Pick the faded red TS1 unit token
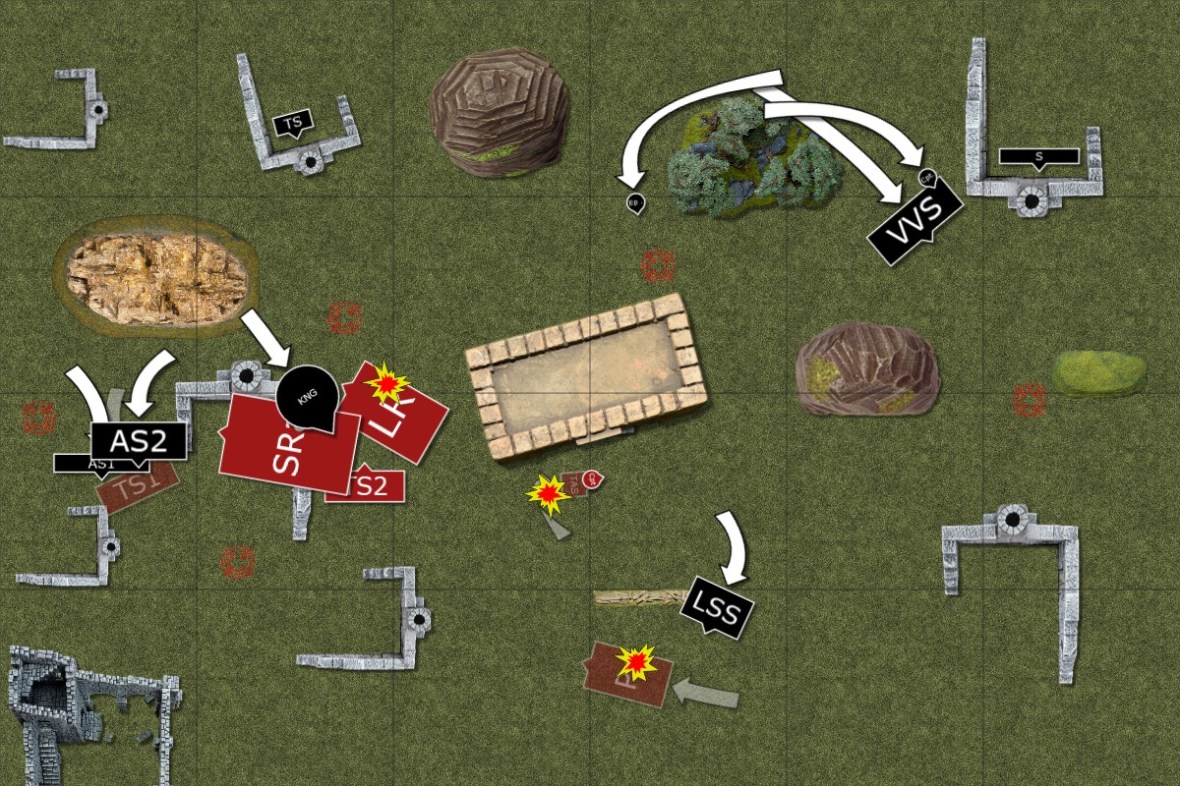The image size is (1180, 786). [x=137, y=489]
